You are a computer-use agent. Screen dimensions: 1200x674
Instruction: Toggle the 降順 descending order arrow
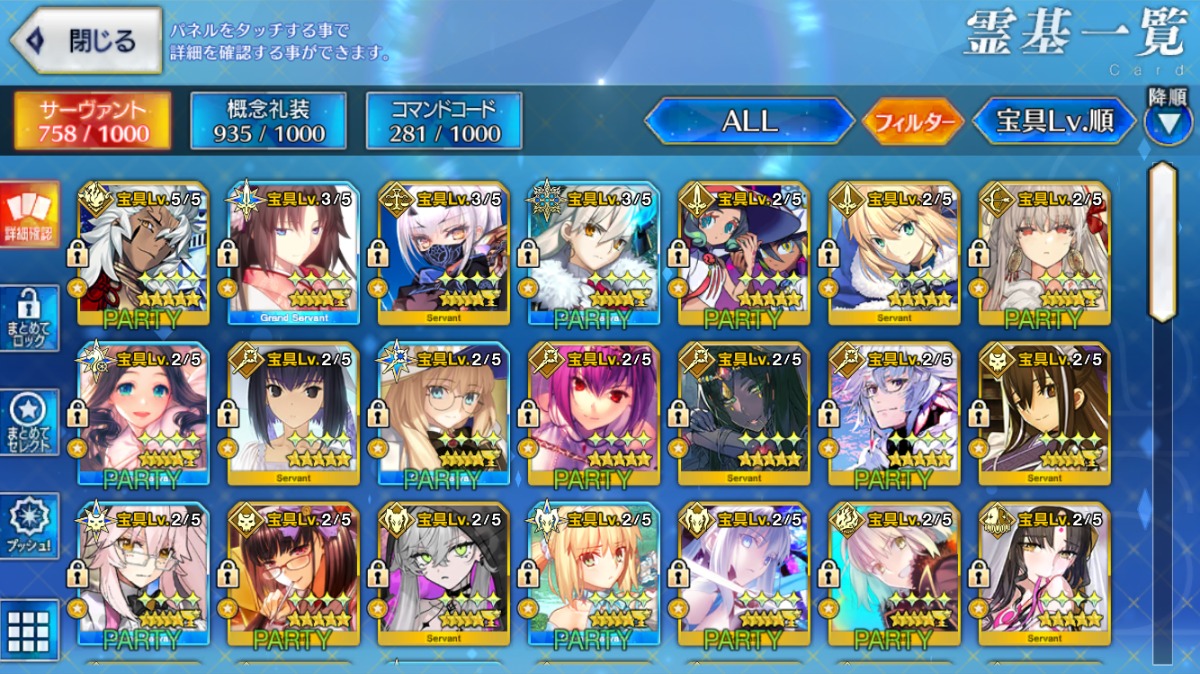(x=1166, y=123)
